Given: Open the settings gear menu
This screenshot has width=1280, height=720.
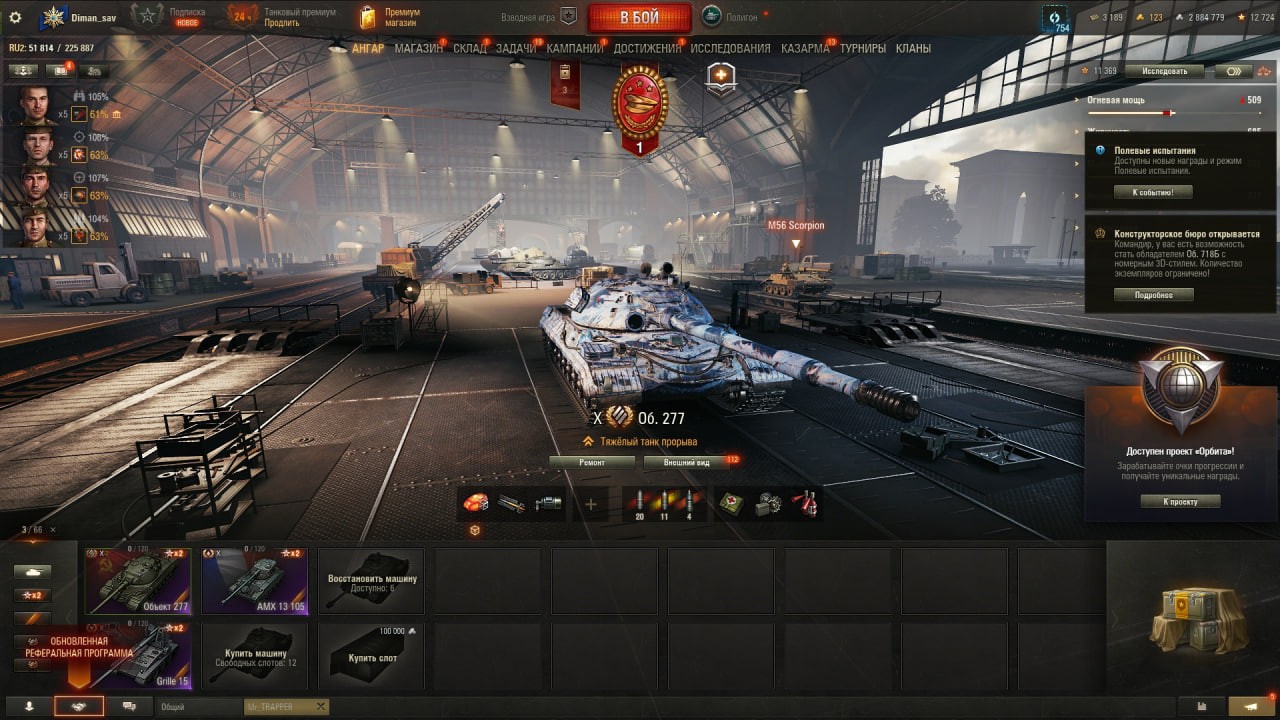Looking at the screenshot, I should [15, 17].
